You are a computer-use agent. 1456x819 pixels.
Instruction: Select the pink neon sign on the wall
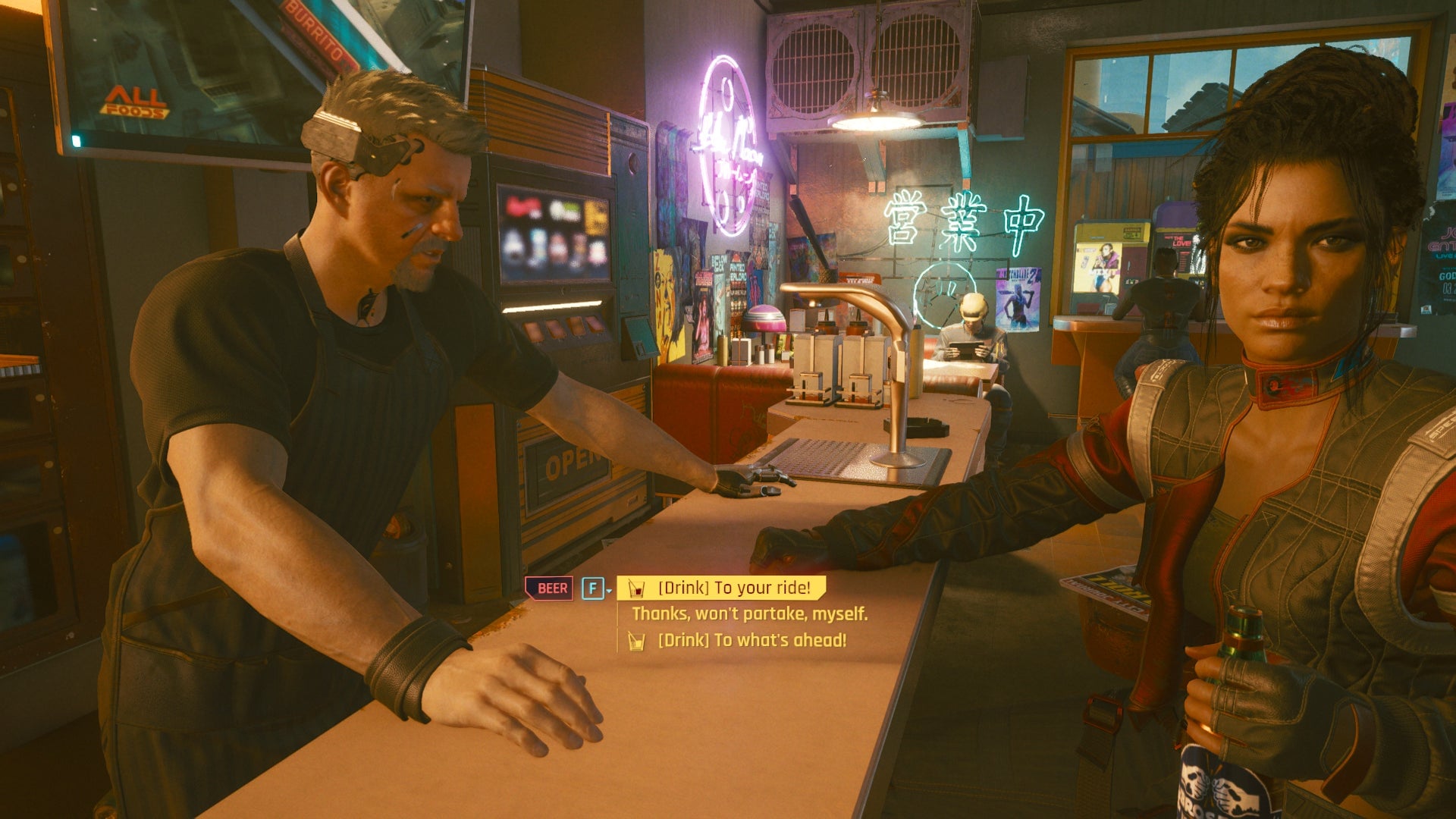(730, 140)
